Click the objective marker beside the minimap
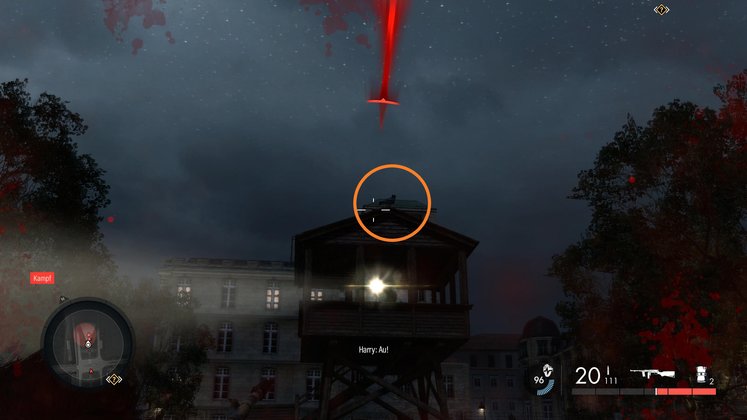 tap(114, 380)
